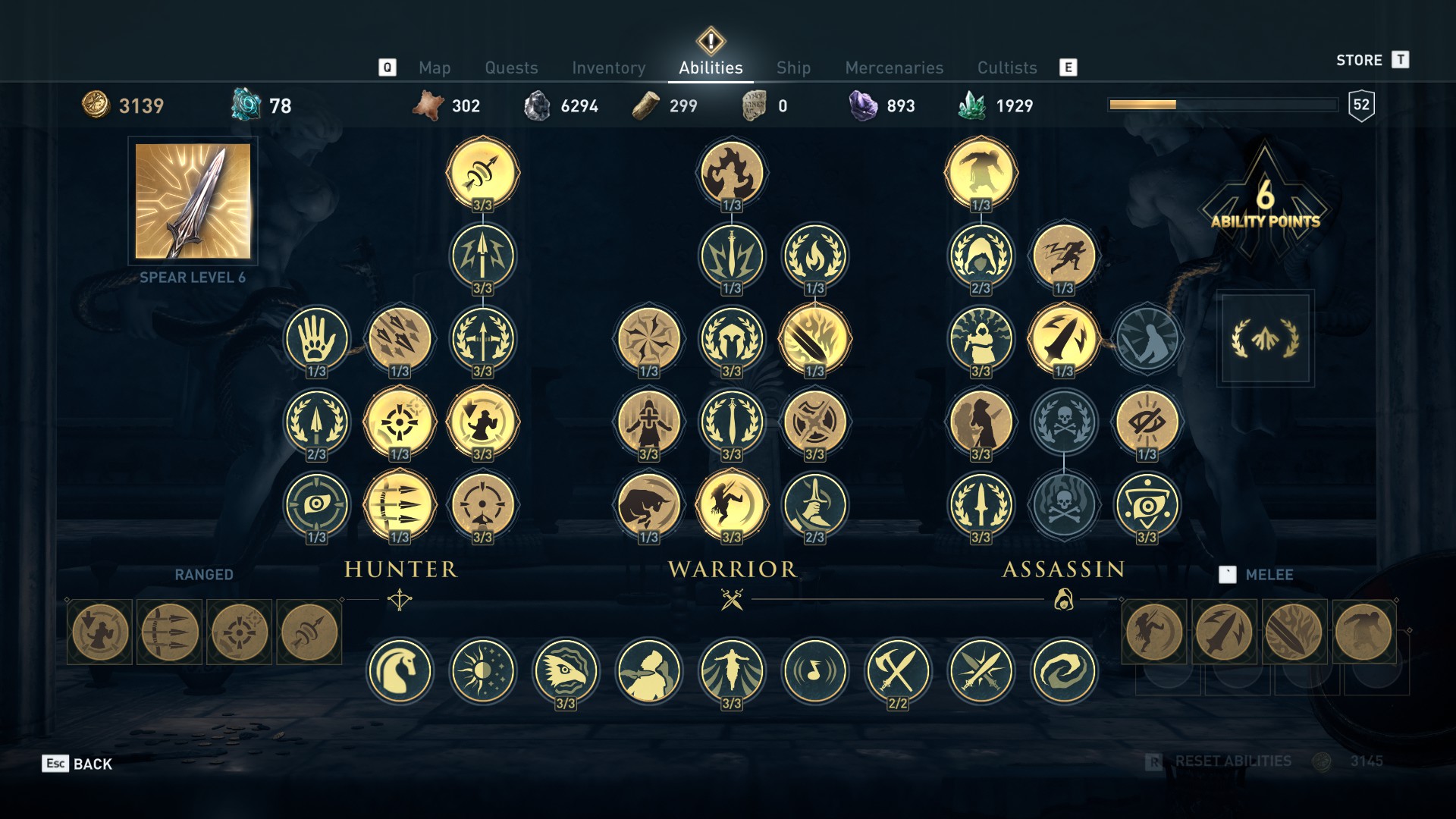Image resolution: width=1456 pixels, height=819 pixels.
Task: Click the eagle head ability icon
Action: pyautogui.click(x=565, y=671)
